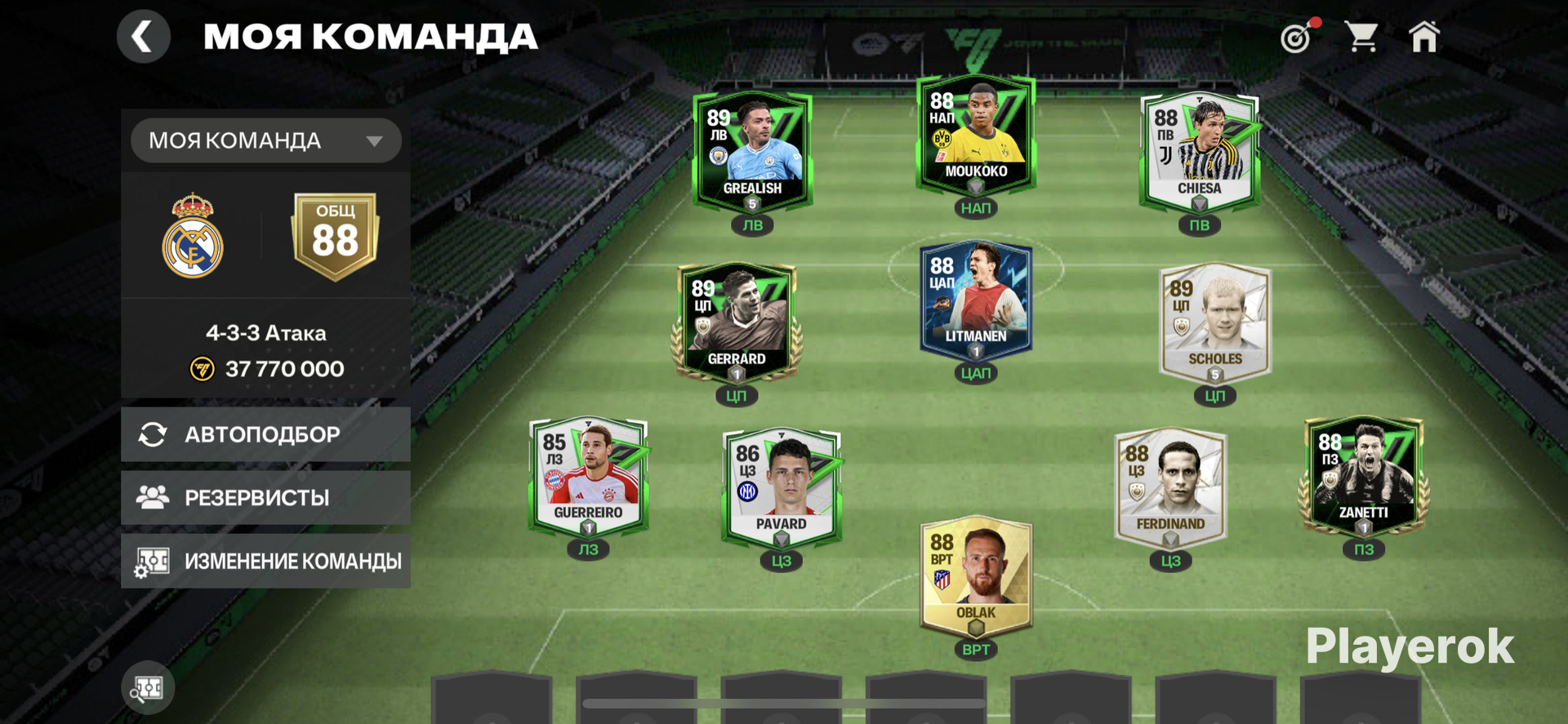Screen dimensions: 1568x724
Task: Open the shopping cart store
Action: tap(1361, 37)
